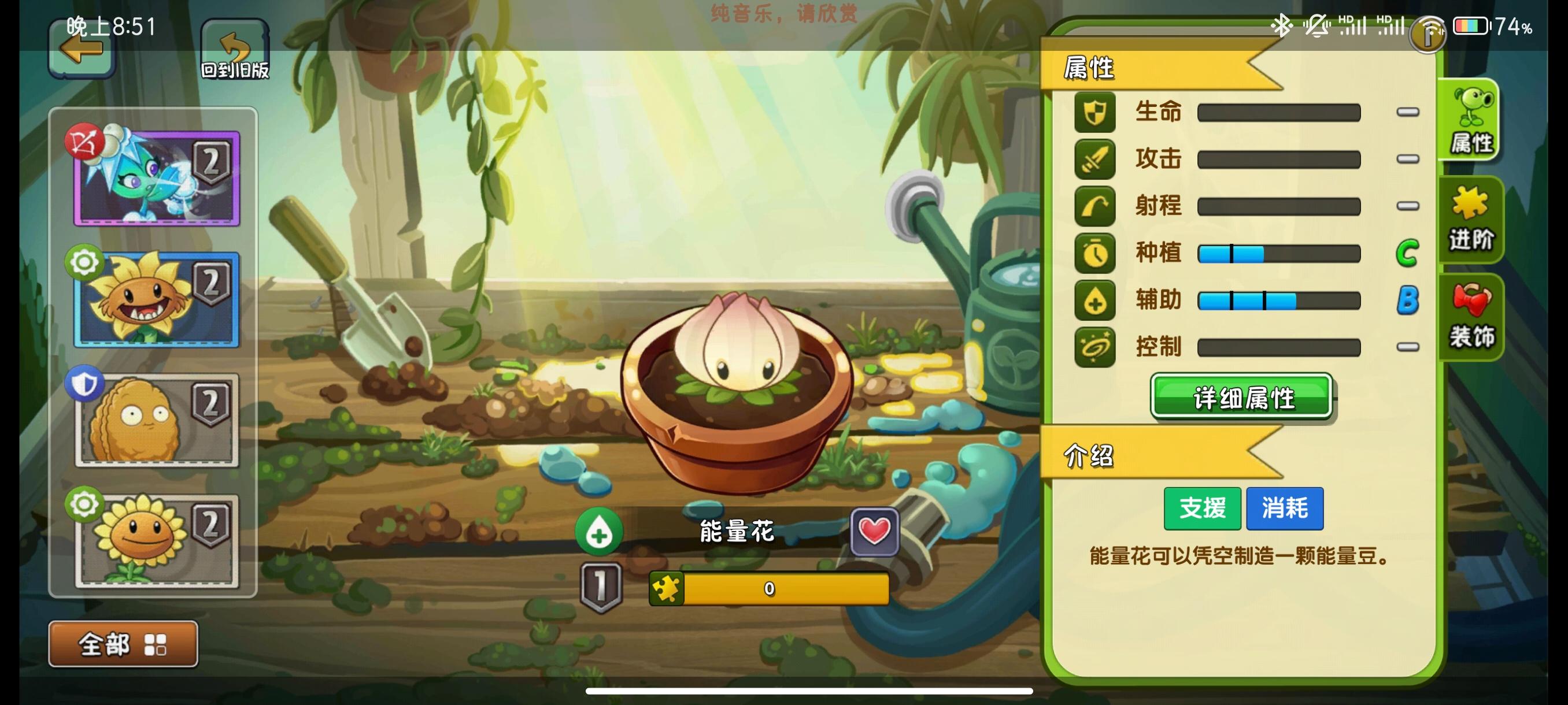Select the frozen peashooter card thumbnail

(154, 177)
